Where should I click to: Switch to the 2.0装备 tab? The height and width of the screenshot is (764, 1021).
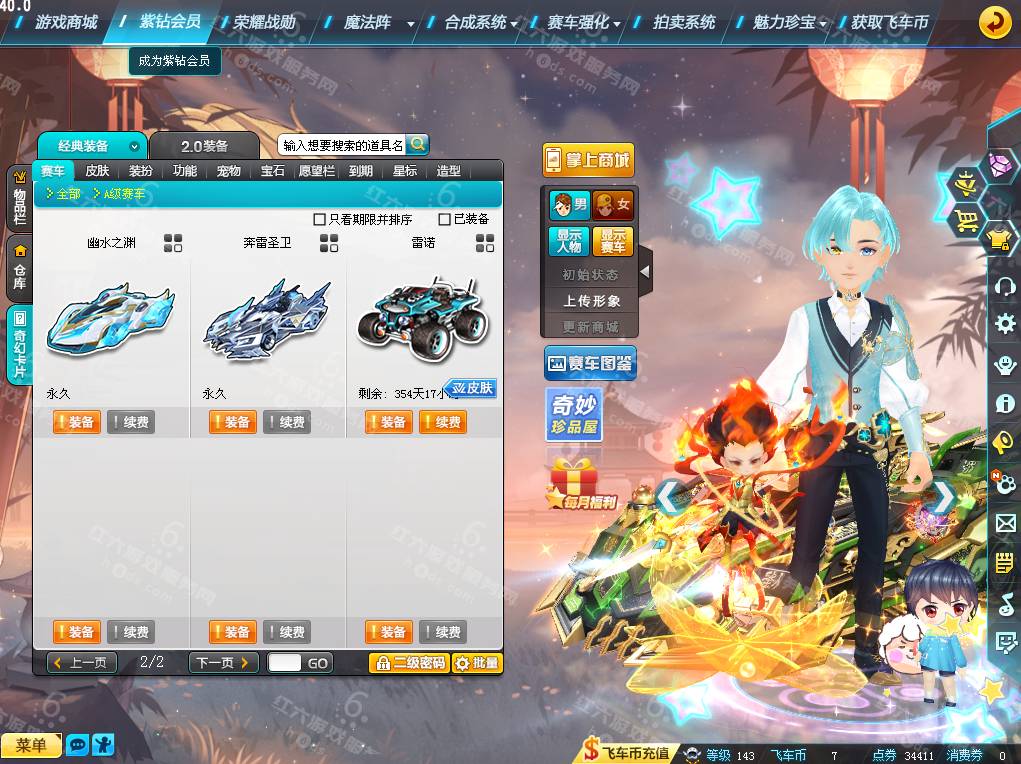point(204,146)
